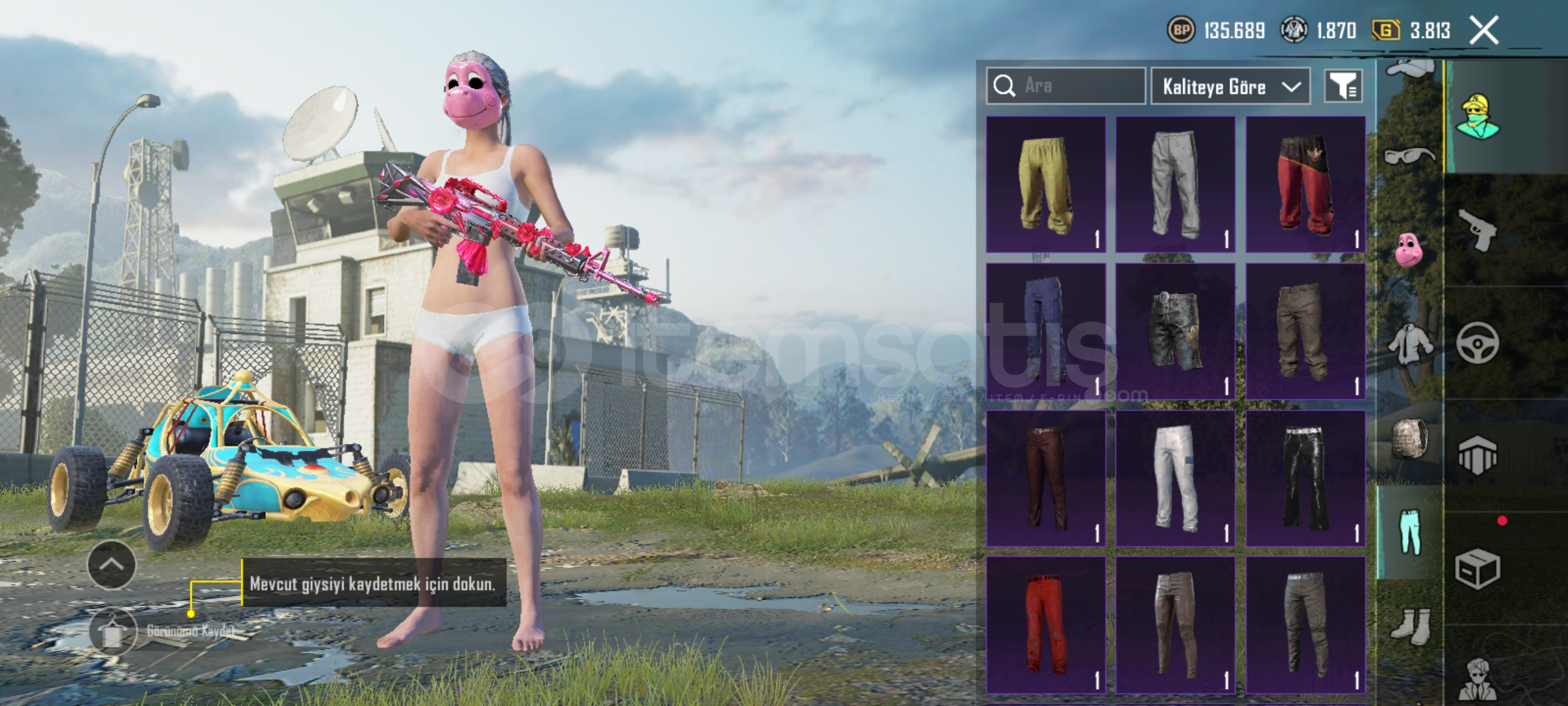Screen dimensions: 1568x706
Task: Open the shoes category tab
Action: [1409, 626]
